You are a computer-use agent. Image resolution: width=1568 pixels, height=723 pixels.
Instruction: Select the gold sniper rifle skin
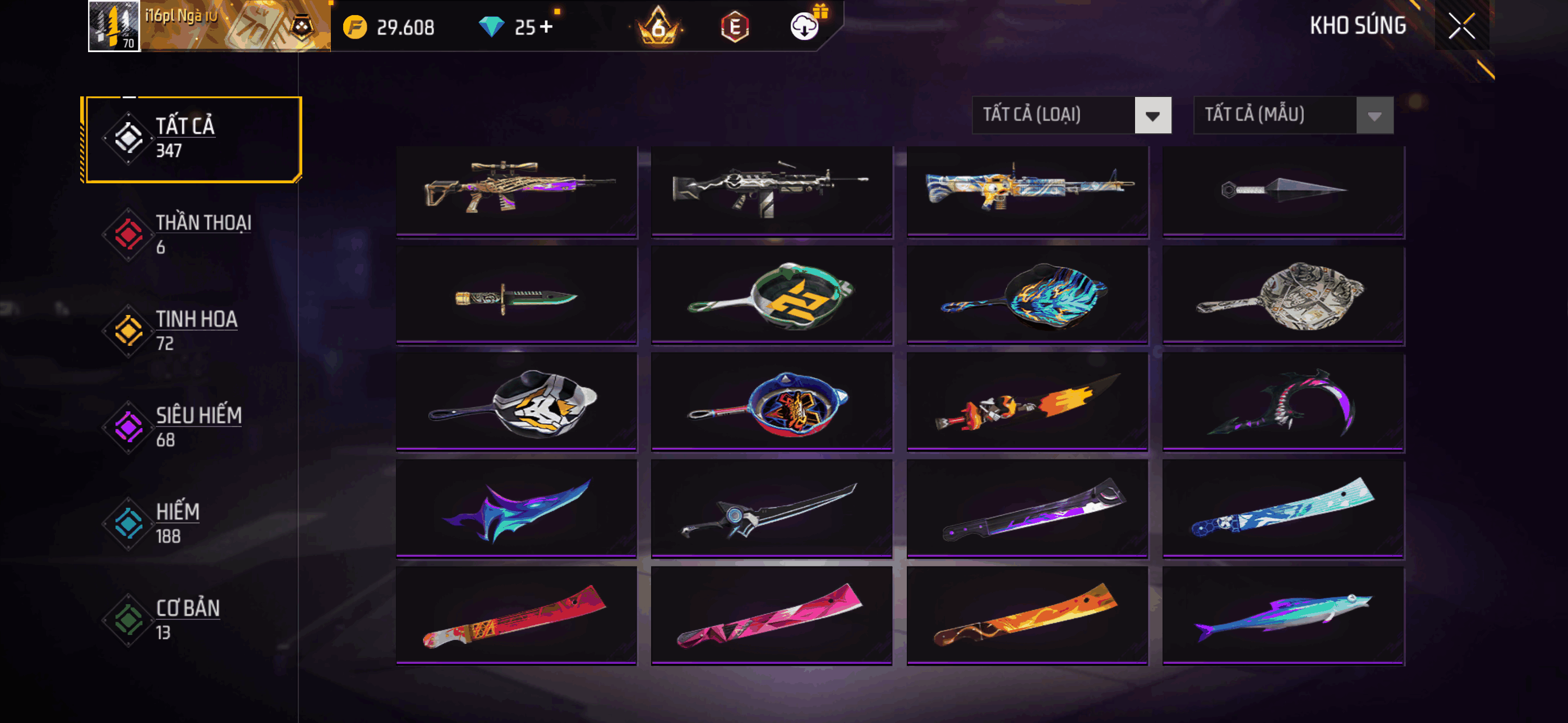click(516, 190)
